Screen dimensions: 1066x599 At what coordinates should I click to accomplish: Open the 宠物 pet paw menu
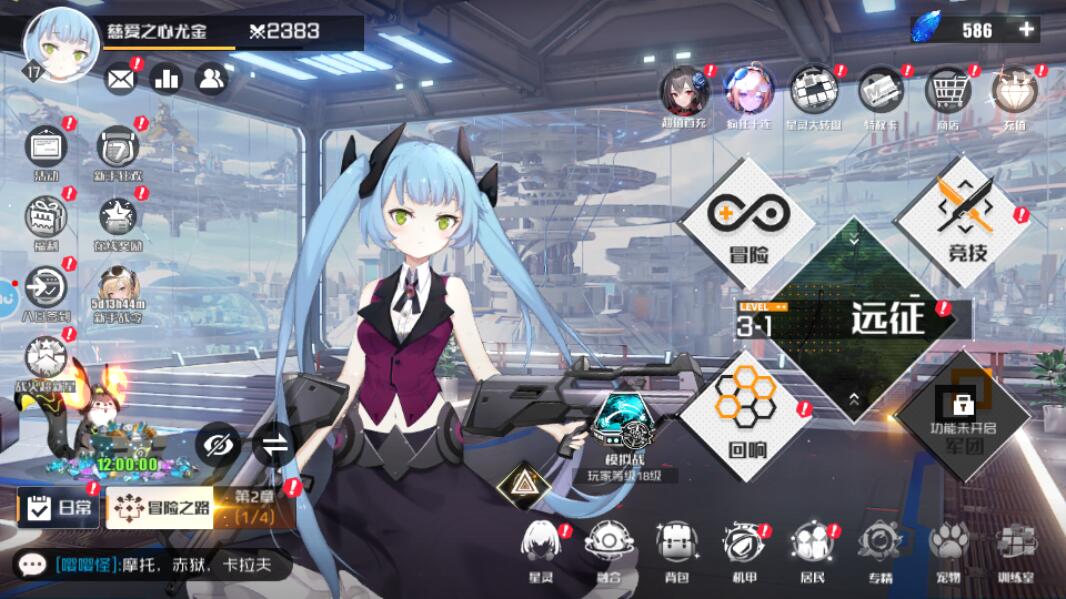click(948, 548)
